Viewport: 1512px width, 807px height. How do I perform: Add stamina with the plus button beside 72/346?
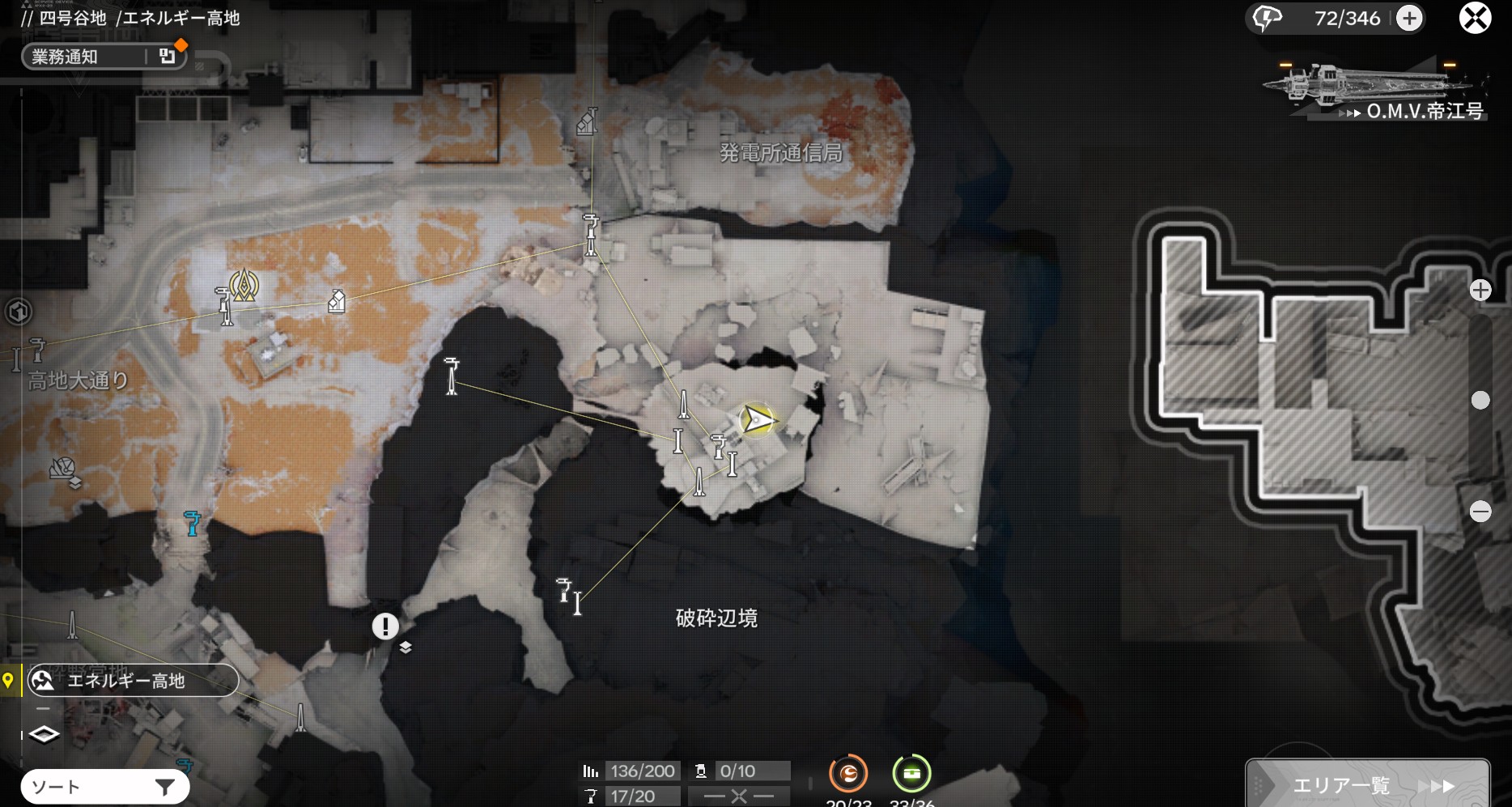point(1409,18)
